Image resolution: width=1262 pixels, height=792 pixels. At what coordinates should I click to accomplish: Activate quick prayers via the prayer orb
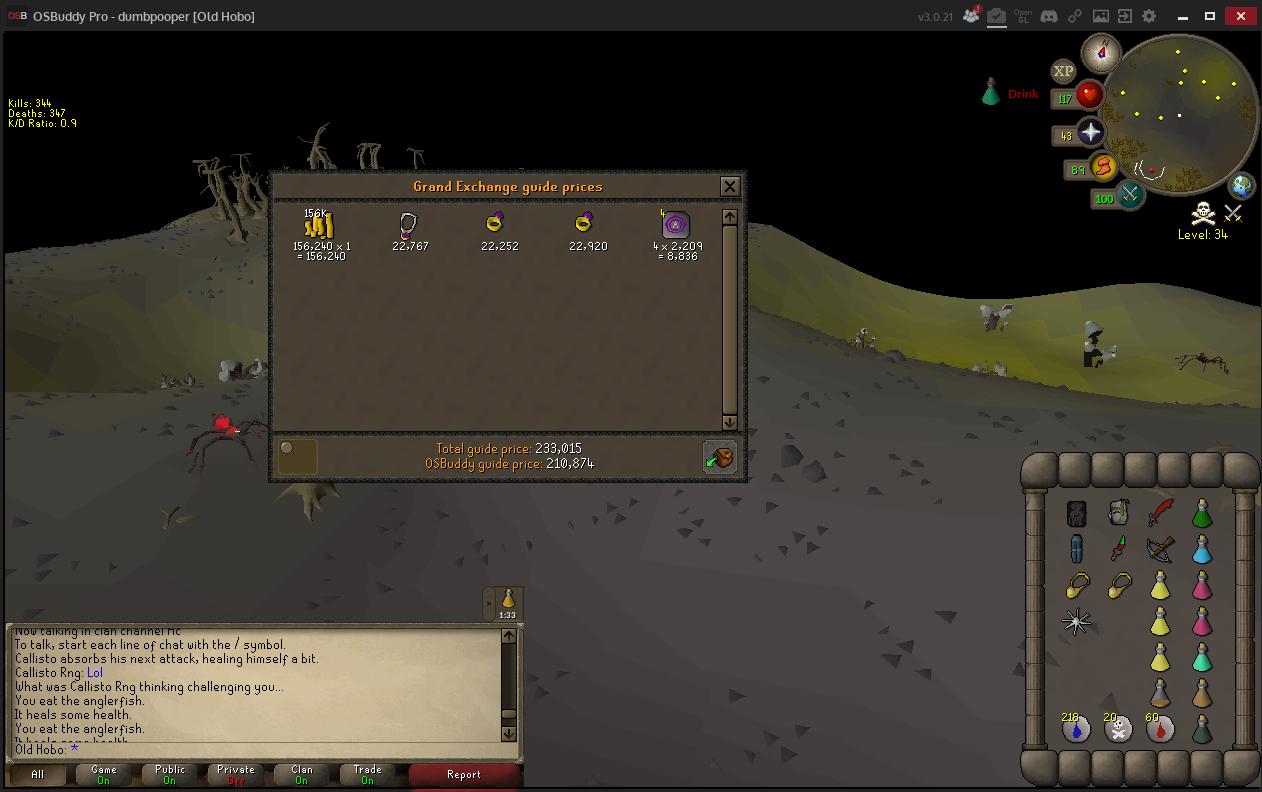[1090, 133]
